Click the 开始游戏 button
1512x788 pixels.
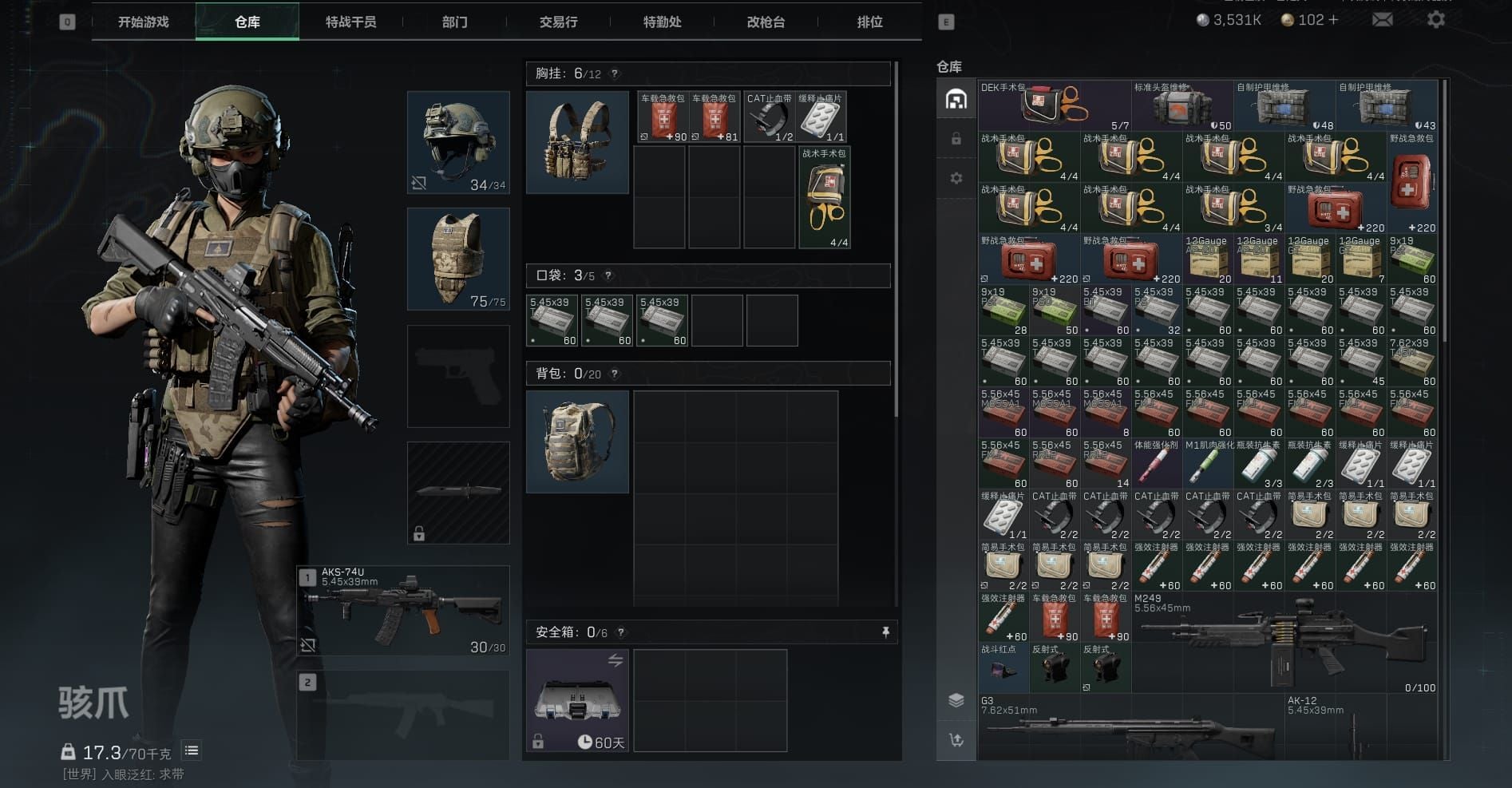tap(144, 22)
